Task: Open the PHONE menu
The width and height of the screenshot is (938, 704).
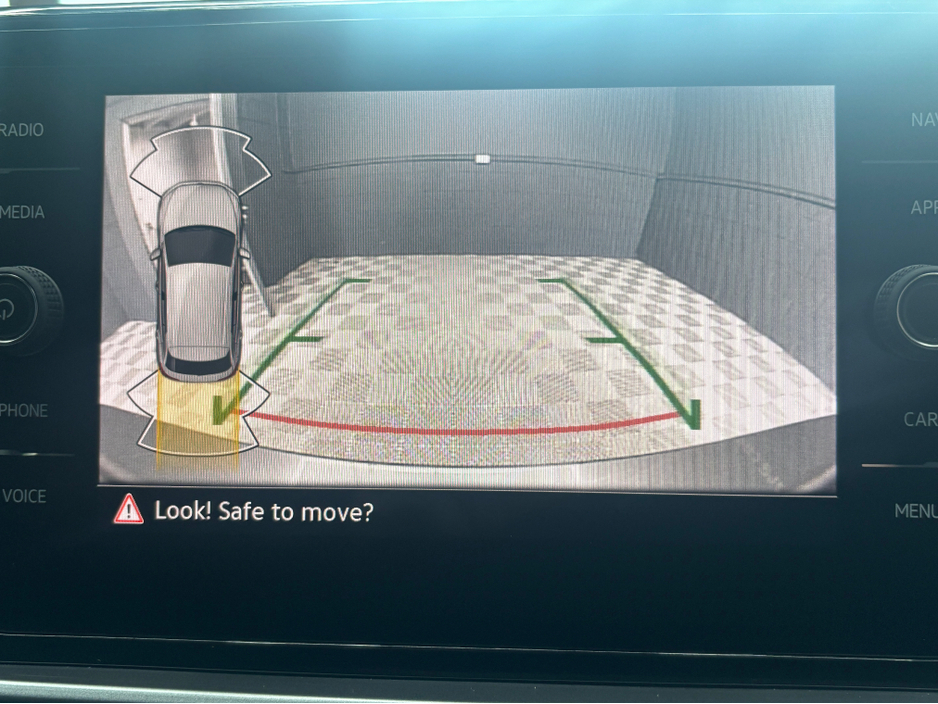Action: (x=24, y=410)
